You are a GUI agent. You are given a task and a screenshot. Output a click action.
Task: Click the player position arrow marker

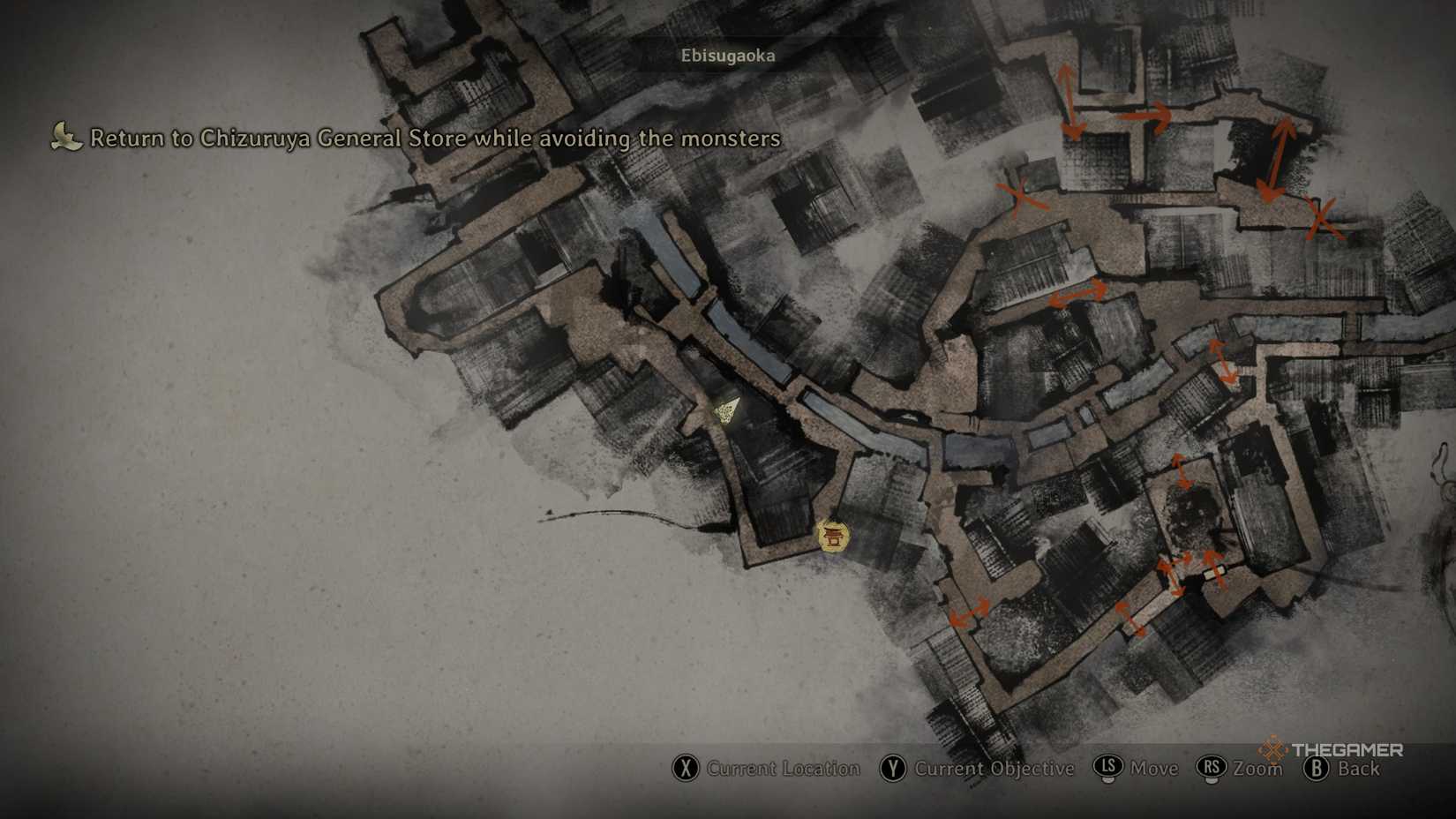point(727,410)
